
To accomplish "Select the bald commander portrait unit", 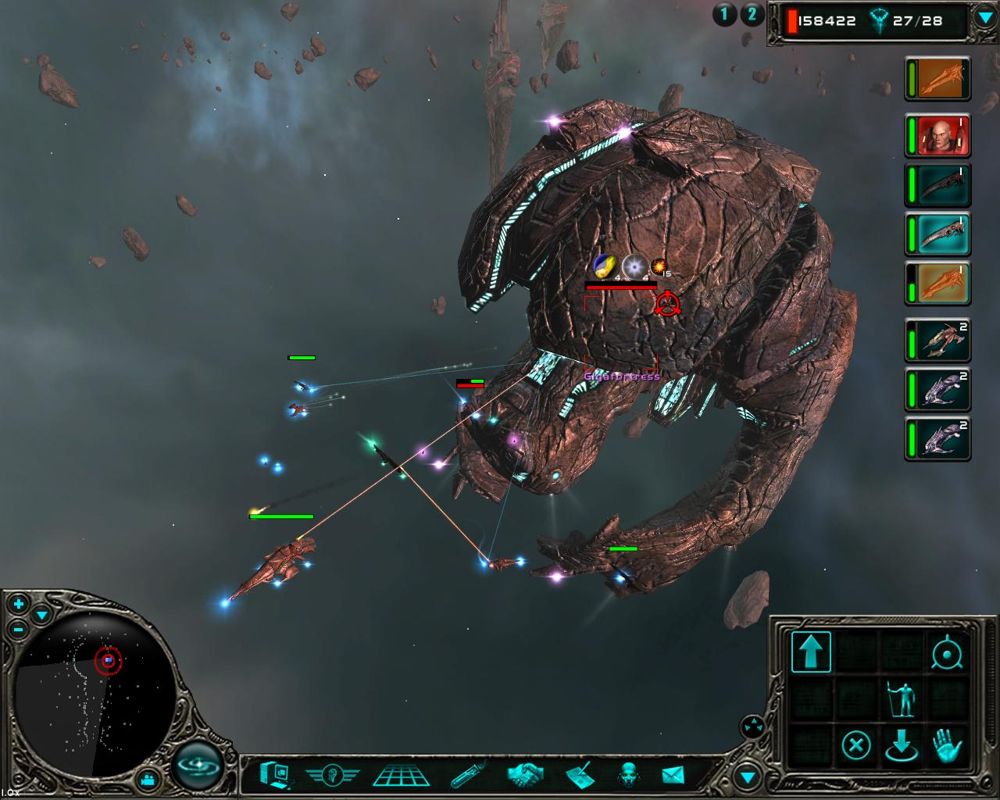I will (x=939, y=135).
